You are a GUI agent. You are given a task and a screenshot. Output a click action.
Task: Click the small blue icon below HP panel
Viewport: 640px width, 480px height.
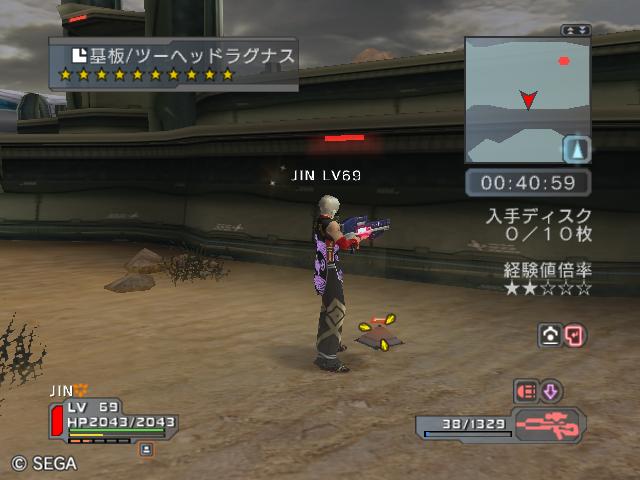point(146,450)
